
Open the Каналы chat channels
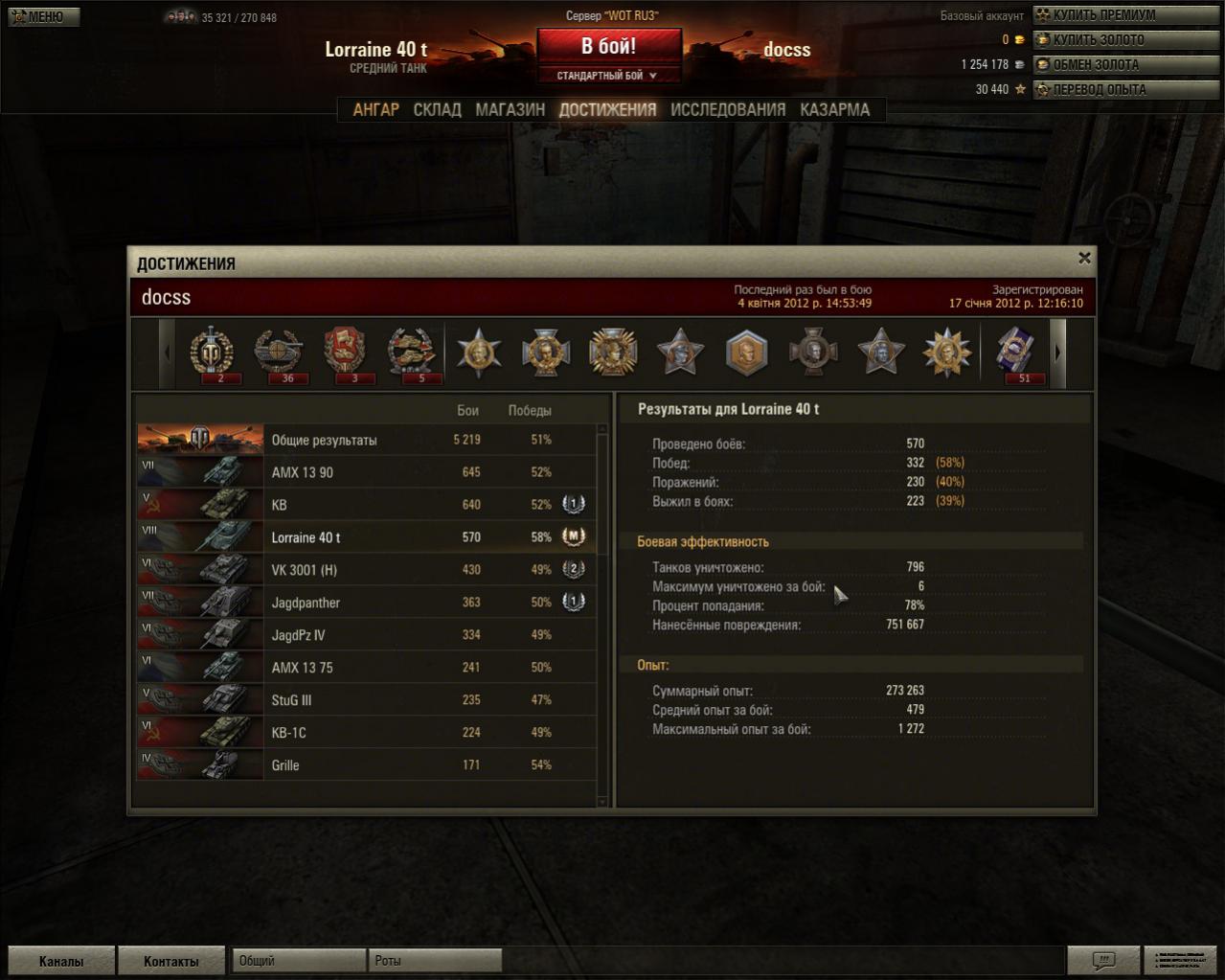click(x=61, y=961)
